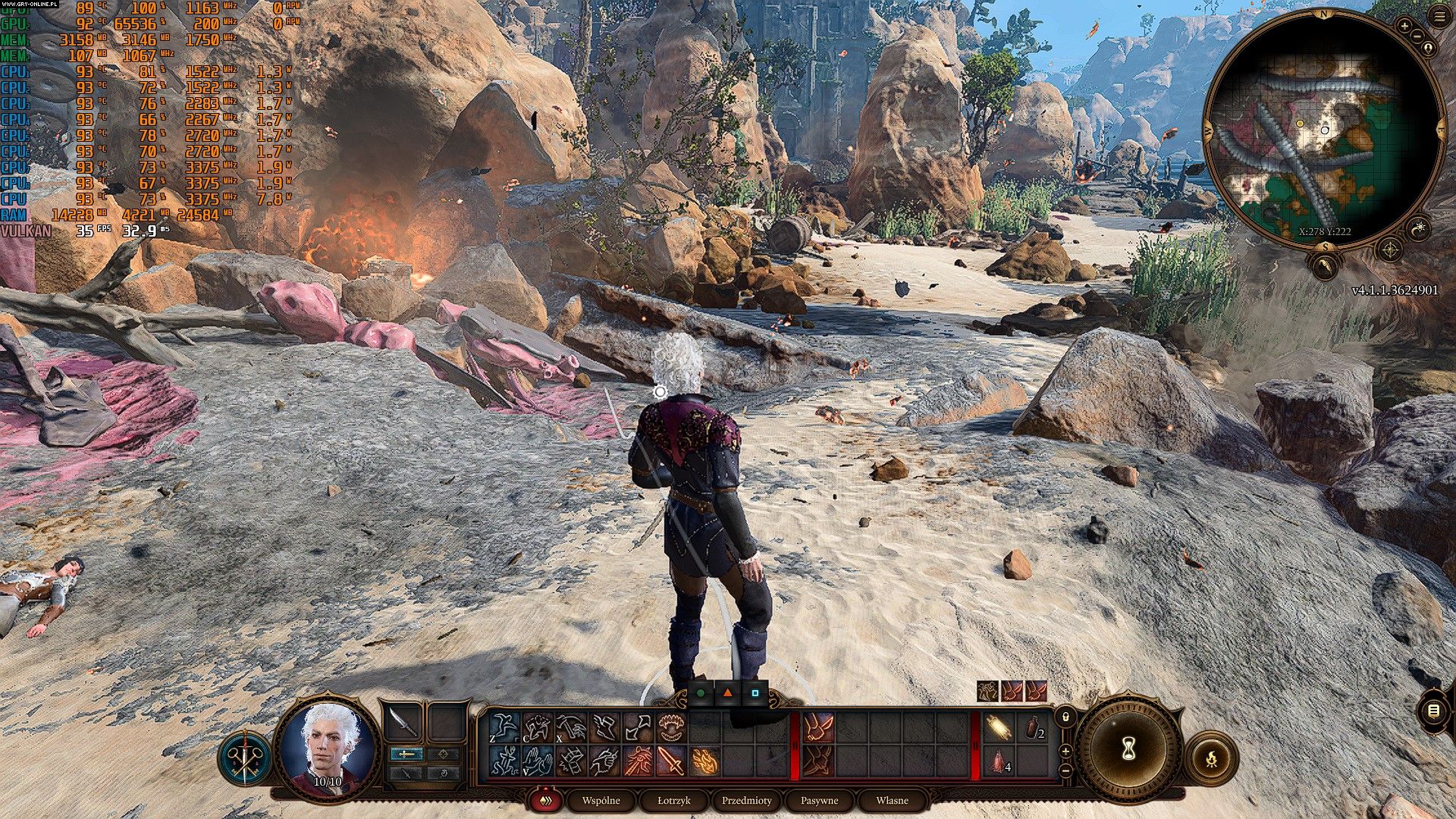The image size is (1456, 819).
Task: Switch to the Własne hotbar tab
Action: pos(892,800)
